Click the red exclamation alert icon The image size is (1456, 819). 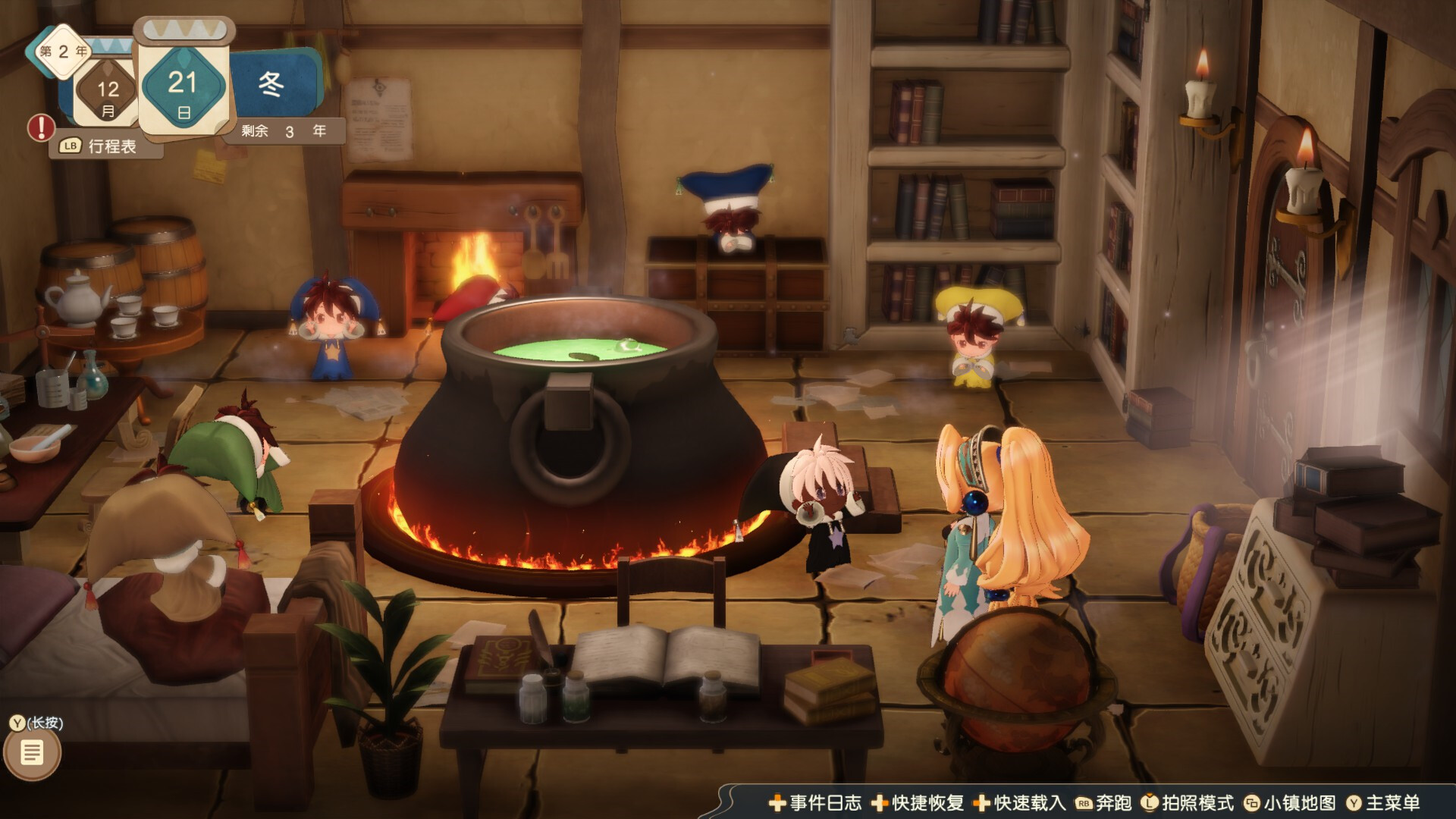point(41,127)
